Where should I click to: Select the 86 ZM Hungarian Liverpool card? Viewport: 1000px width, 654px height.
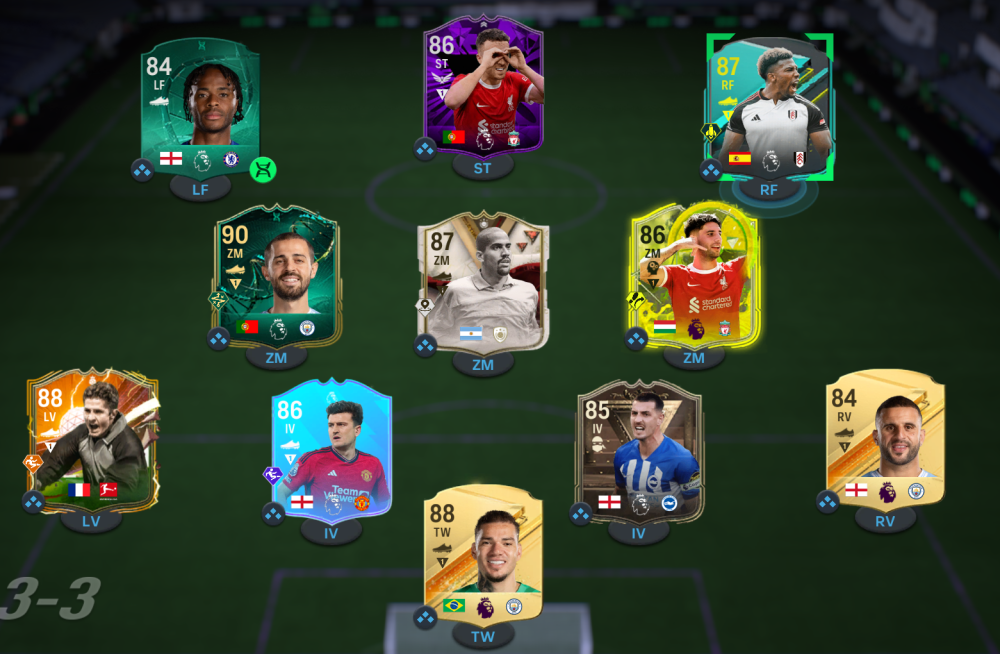pyautogui.click(x=694, y=277)
